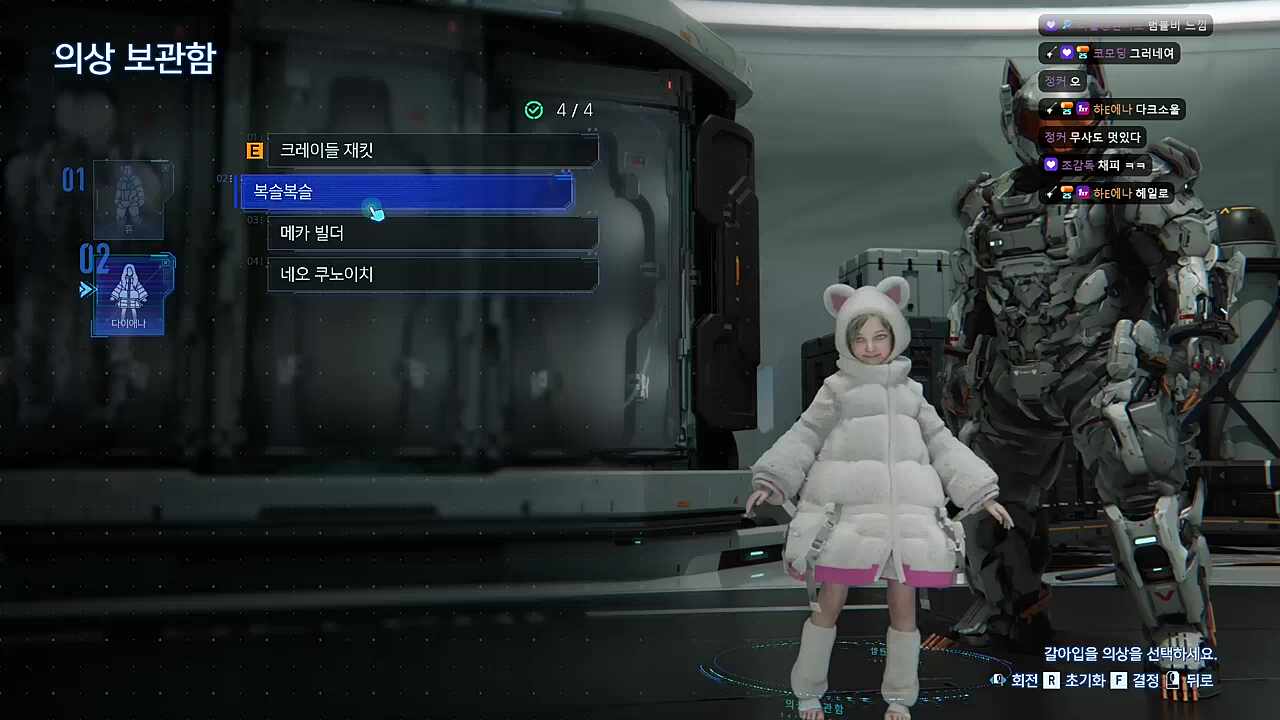Click the diamond badge in the 범블비 chat line
This screenshot has height=720, width=1280.
[x=1065, y=24]
